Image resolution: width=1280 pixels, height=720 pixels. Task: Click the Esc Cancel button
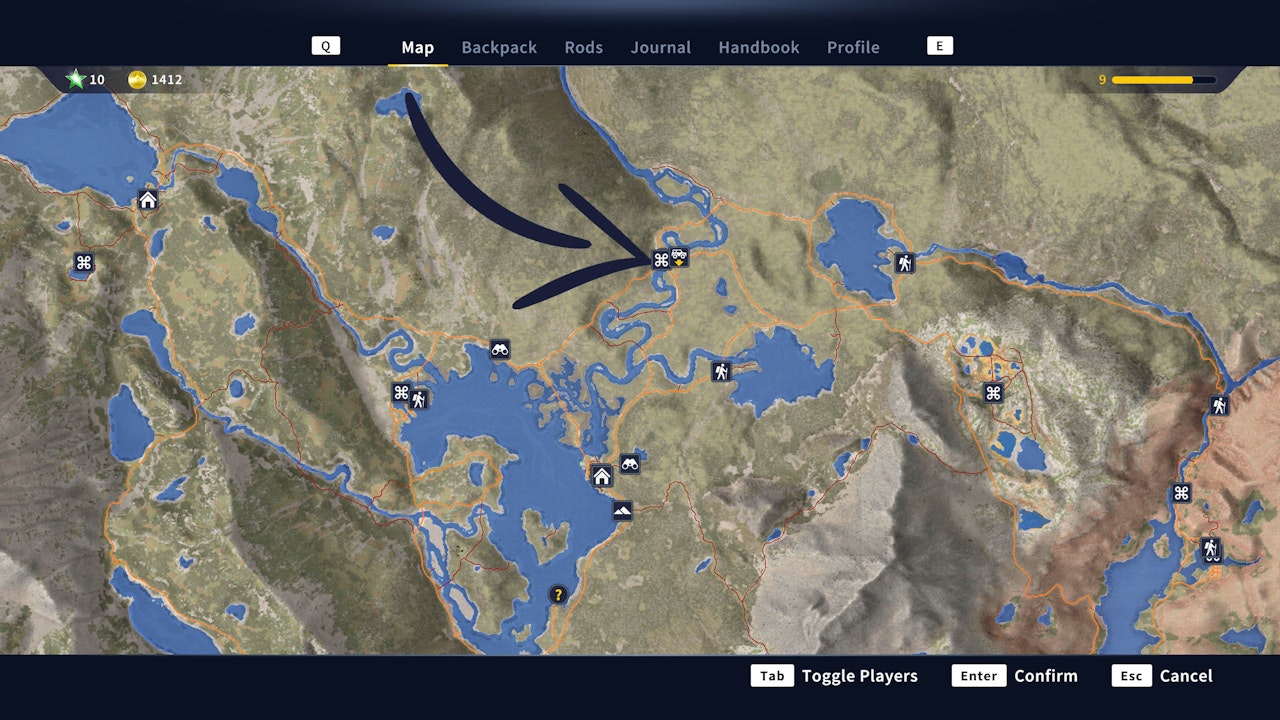pyautogui.click(x=1131, y=675)
